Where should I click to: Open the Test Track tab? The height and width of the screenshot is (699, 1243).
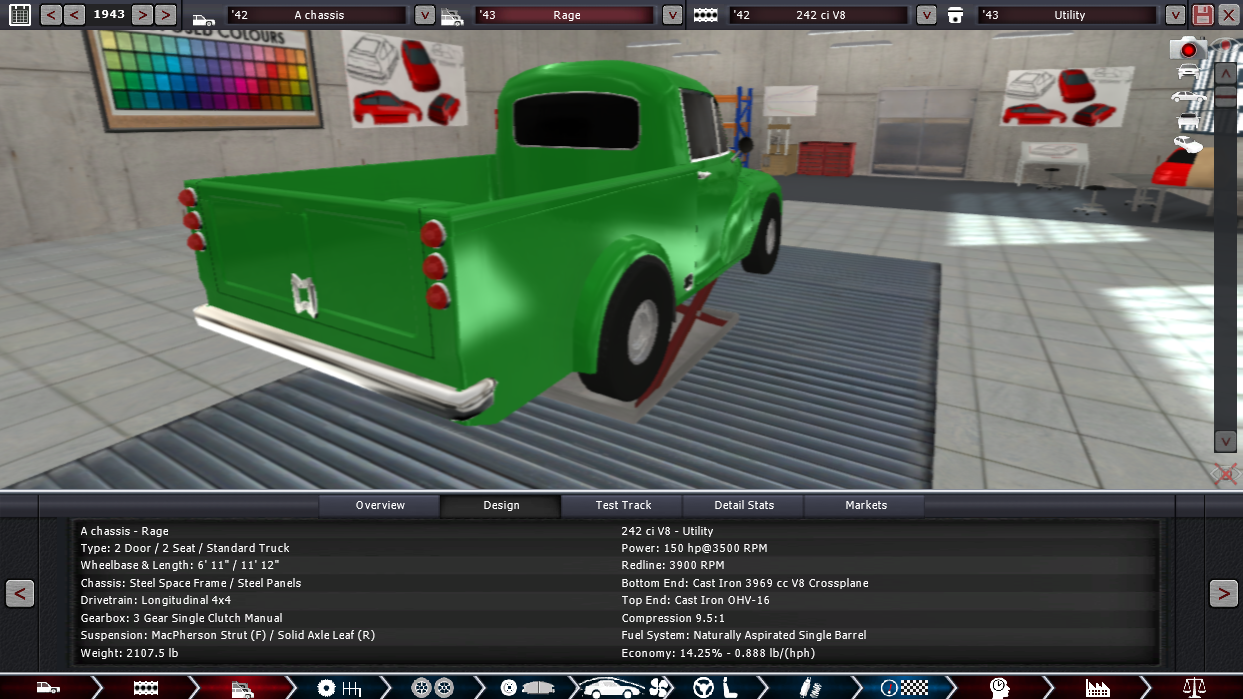[x=623, y=505]
